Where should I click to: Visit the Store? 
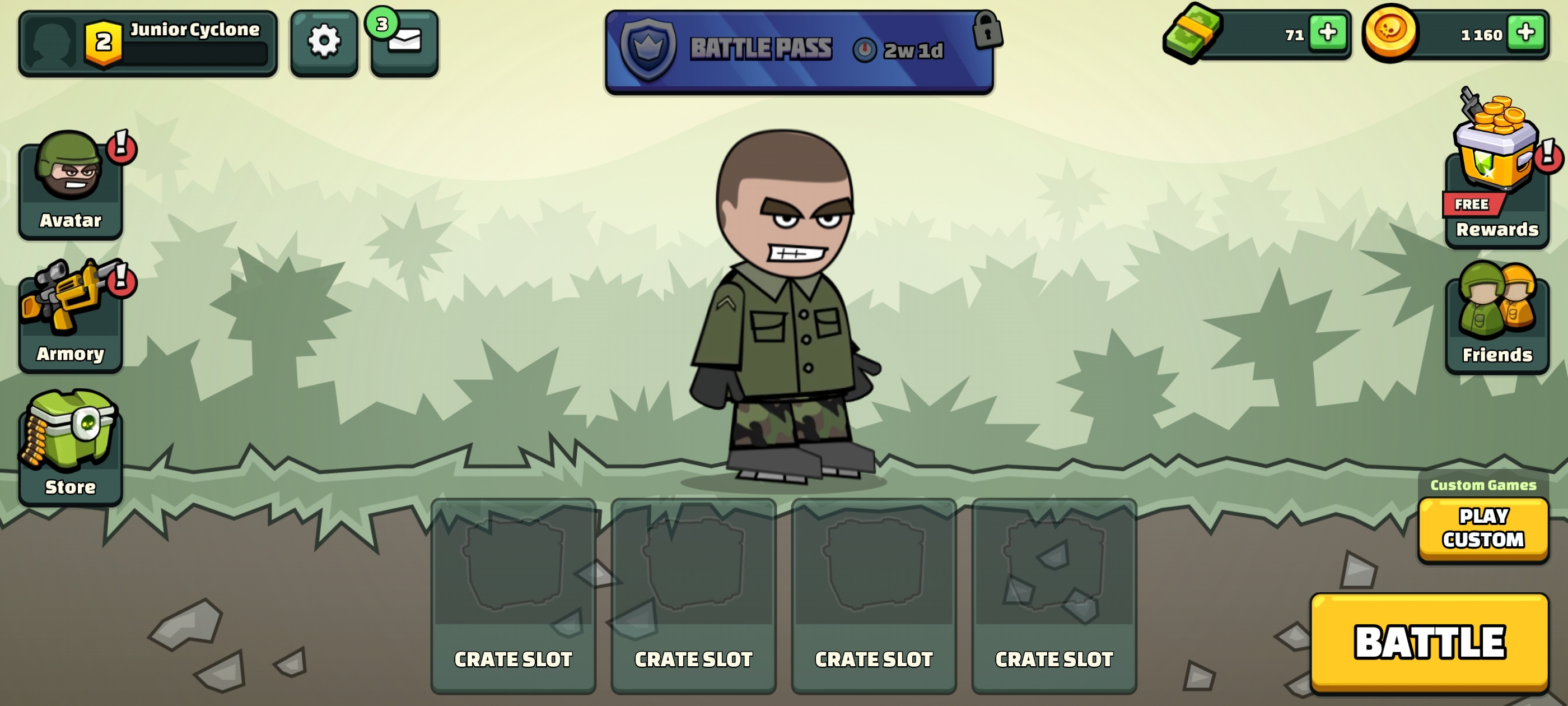[71, 449]
